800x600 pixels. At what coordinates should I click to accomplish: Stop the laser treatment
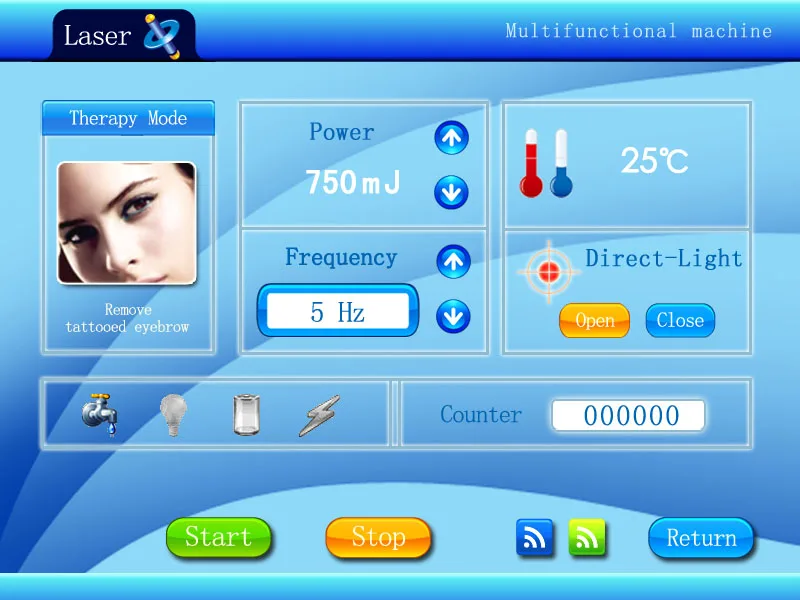pyautogui.click(x=378, y=537)
